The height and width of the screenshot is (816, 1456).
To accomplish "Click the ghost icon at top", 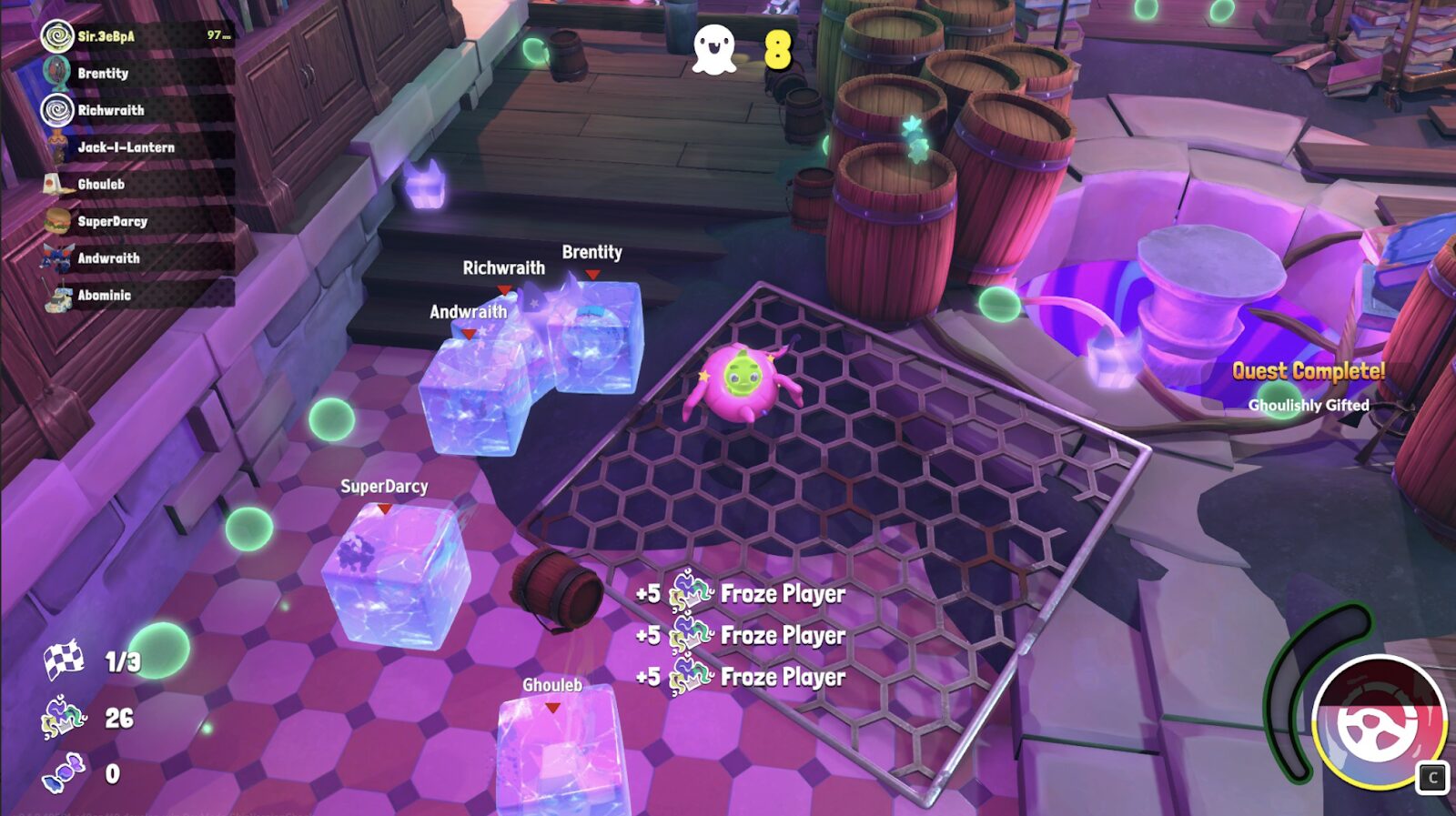I will [x=714, y=49].
